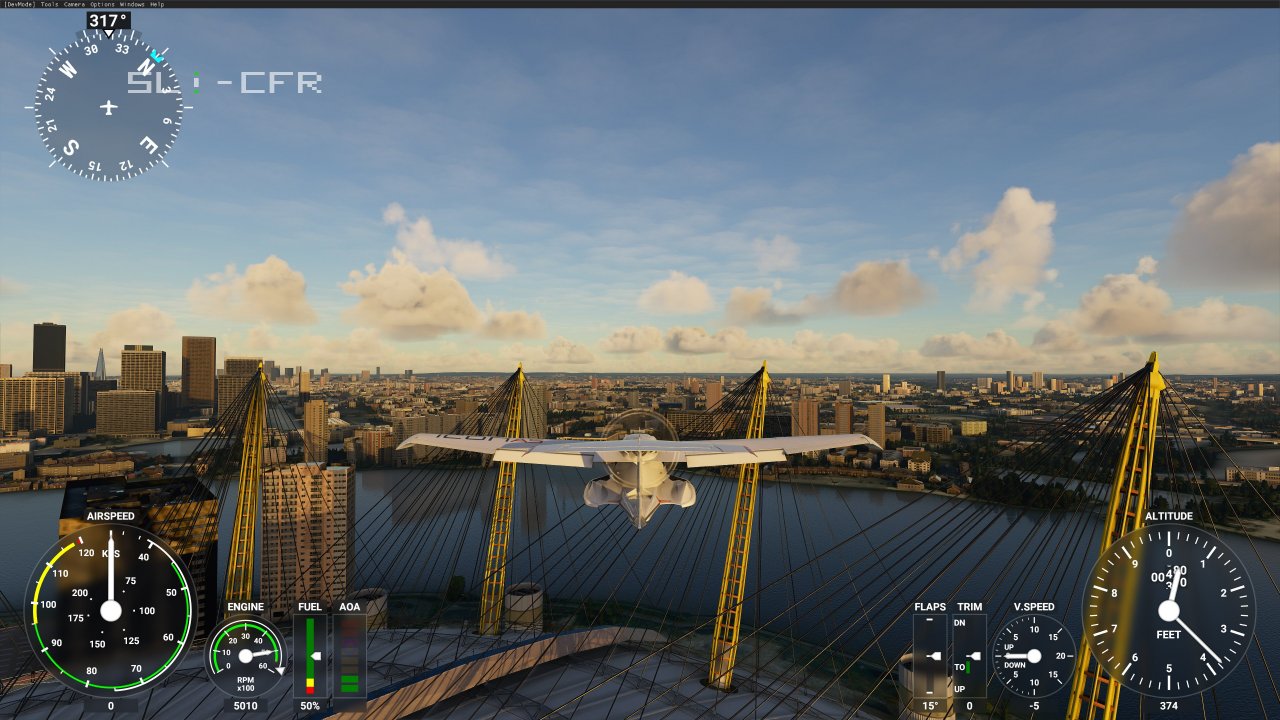Open the Windows menu
1280x720 pixels.
pos(131,4)
